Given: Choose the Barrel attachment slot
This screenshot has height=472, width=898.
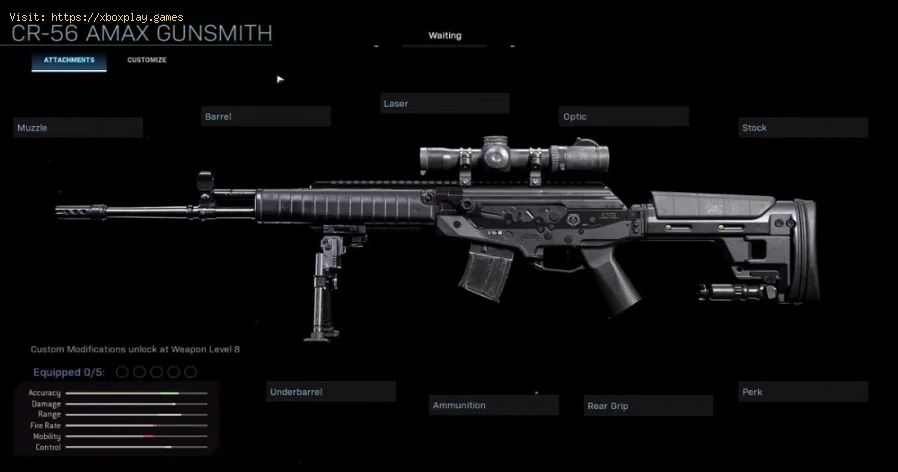Looking at the screenshot, I should point(265,117).
